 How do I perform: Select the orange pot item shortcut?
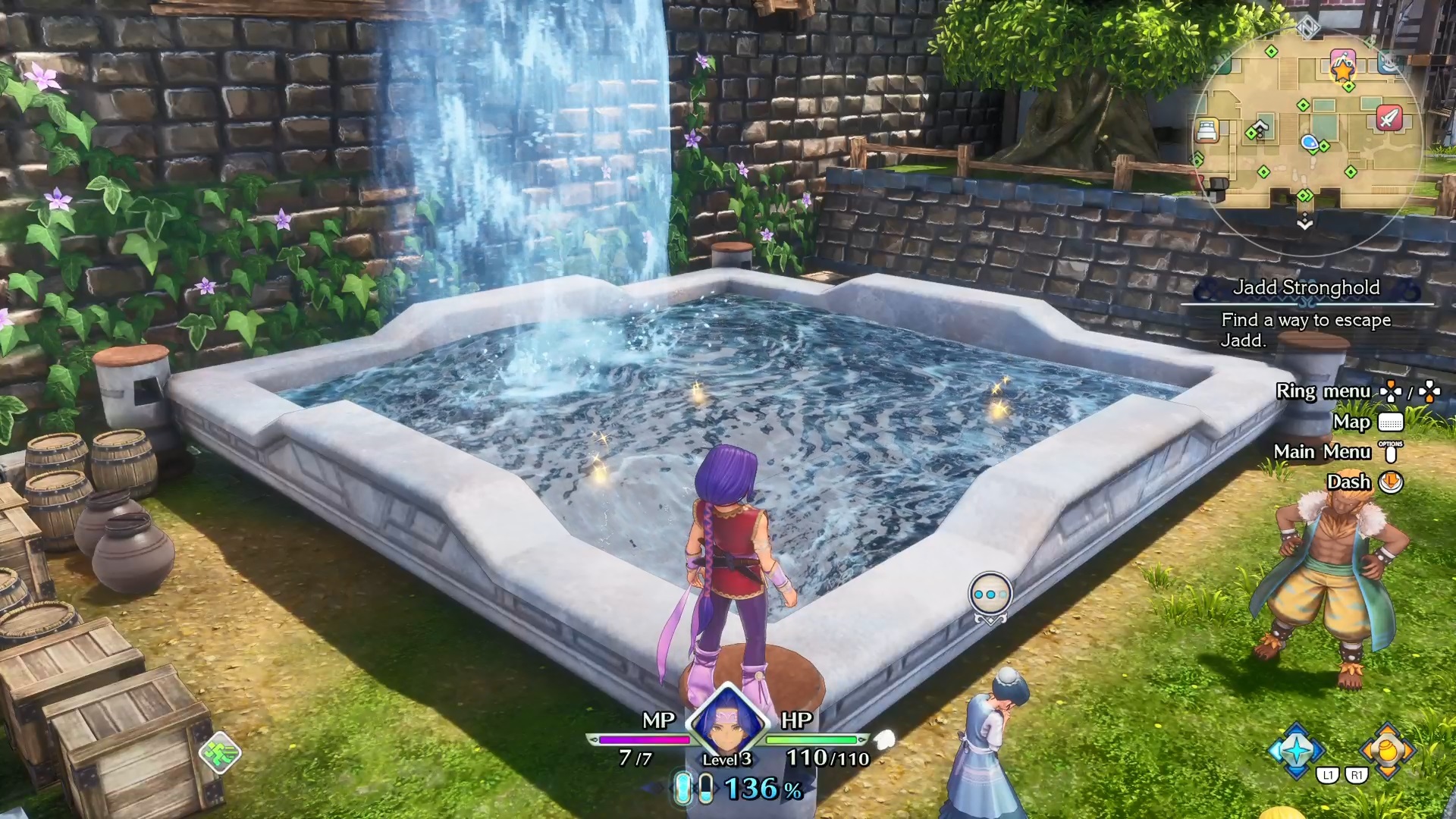[x=1387, y=750]
